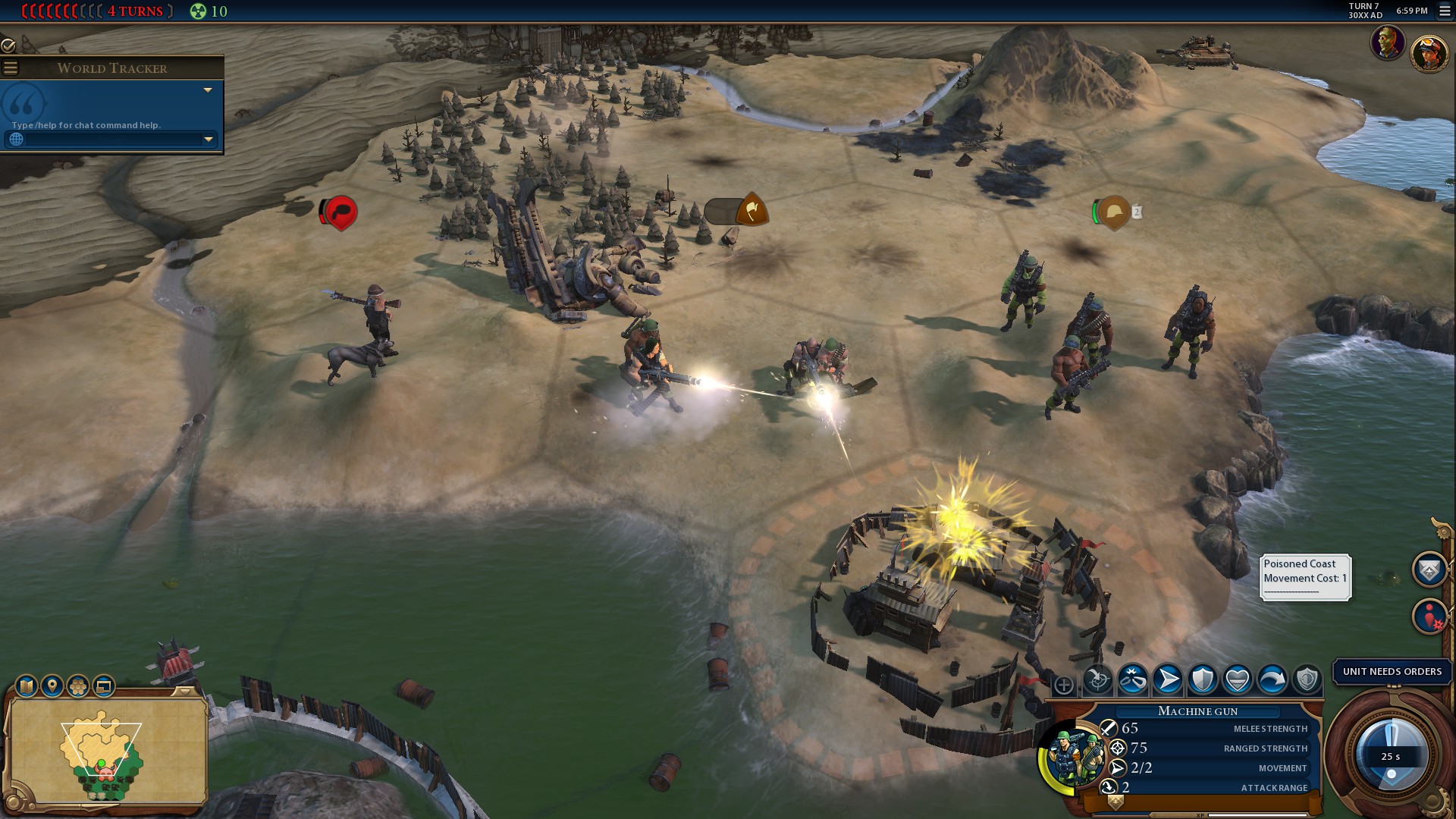Open the chat target dropdown arrow
1456x819 pixels.
[x=209, y=140]
